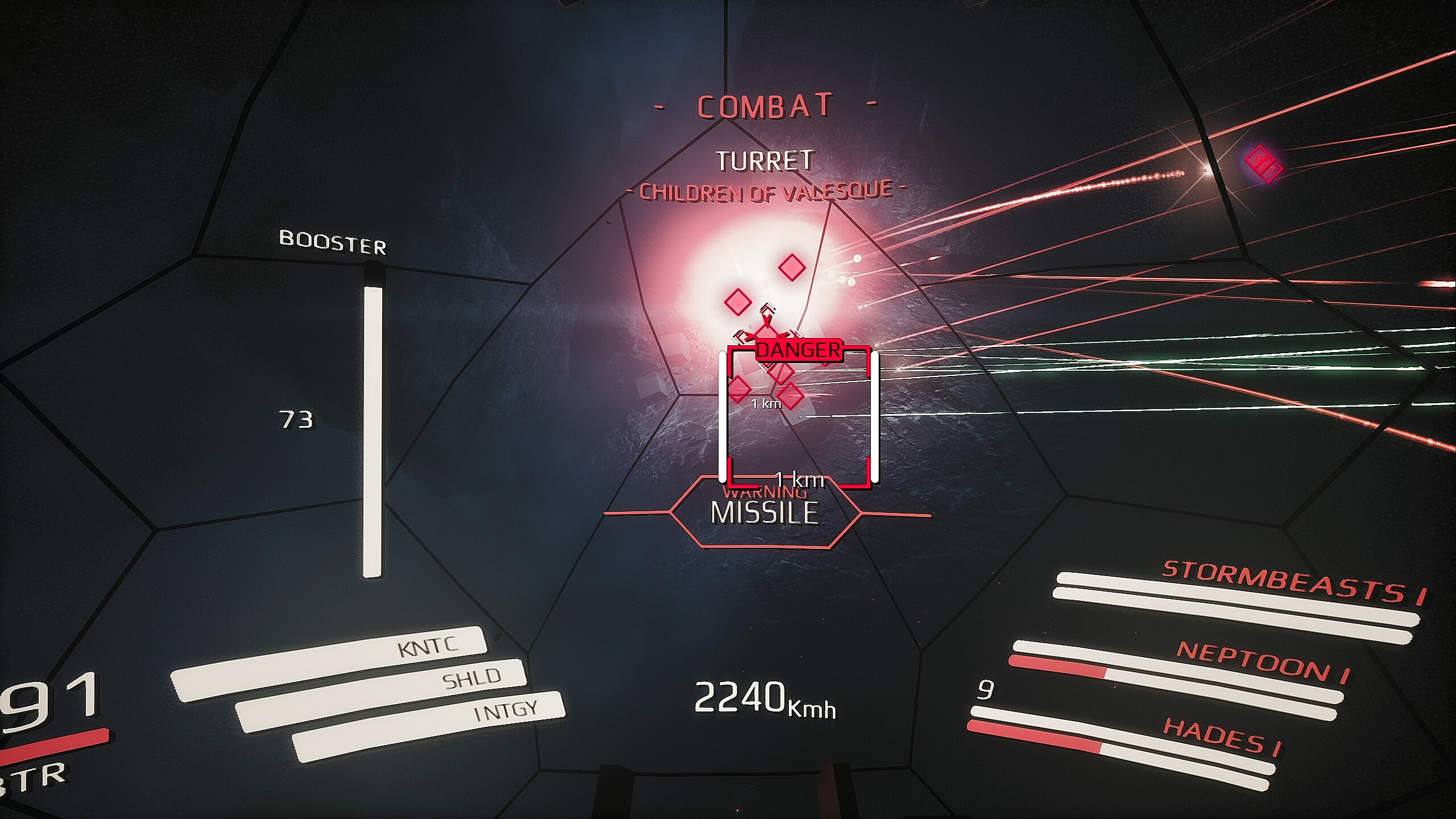Click the 1 km distance marker inside reticle
This screenshot has height=819, width=1456.
click(x=765, y=403)
